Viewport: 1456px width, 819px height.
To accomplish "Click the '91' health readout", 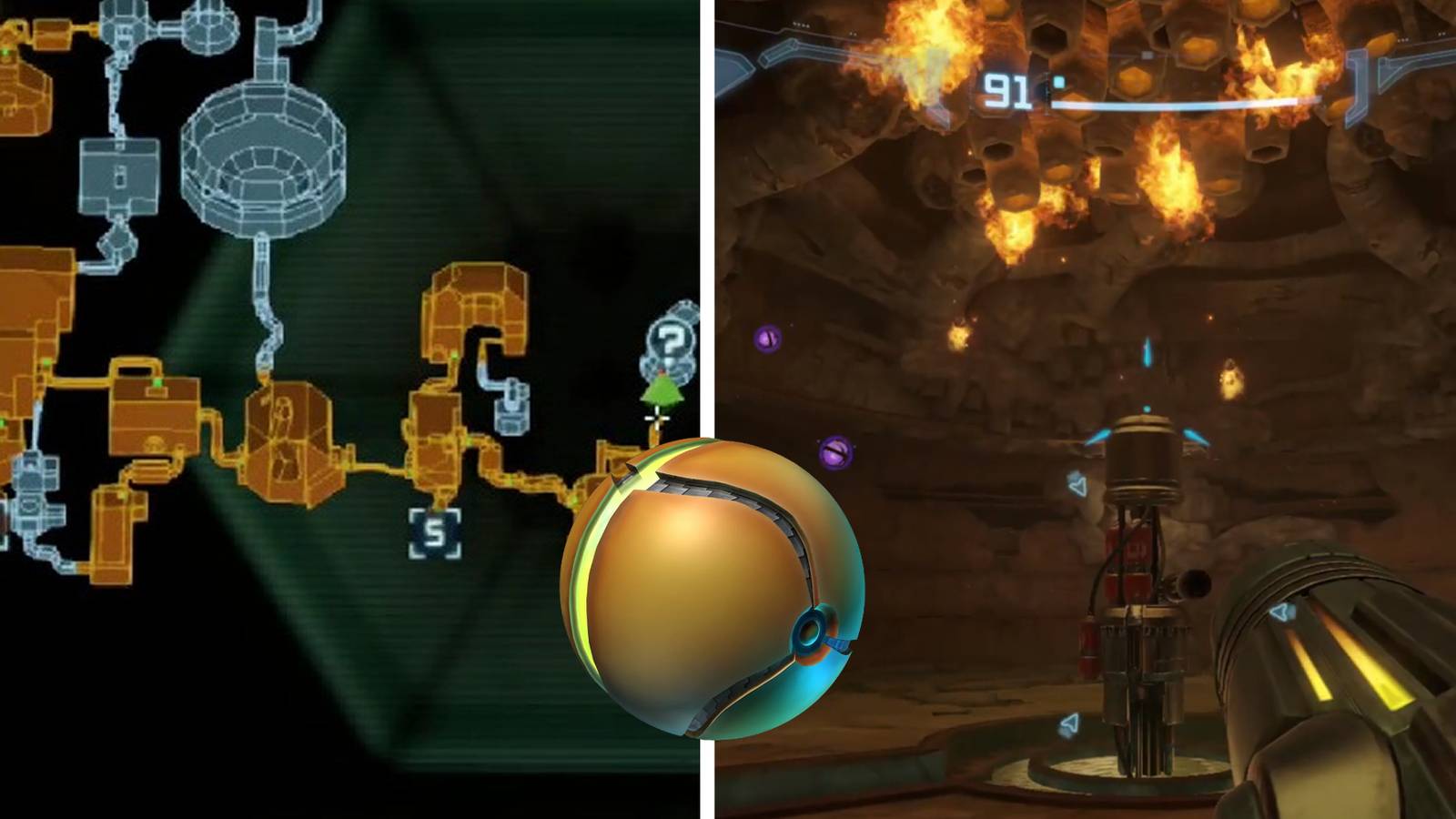I will [1006, 88].
